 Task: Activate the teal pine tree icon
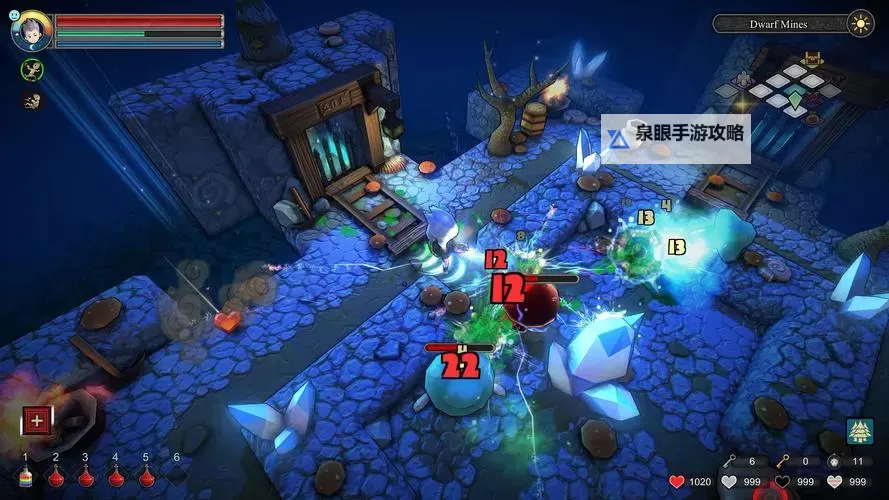click(860, 431)
